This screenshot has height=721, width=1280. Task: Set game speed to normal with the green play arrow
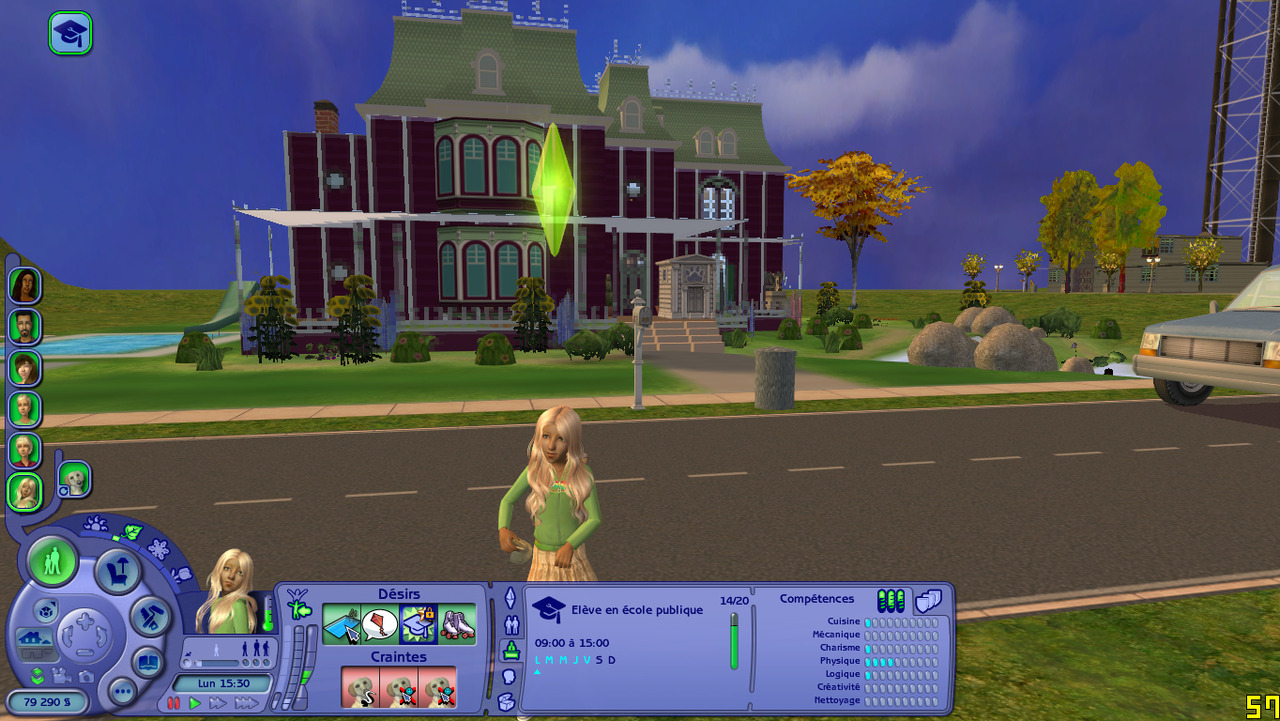click(x=195, y=703)
